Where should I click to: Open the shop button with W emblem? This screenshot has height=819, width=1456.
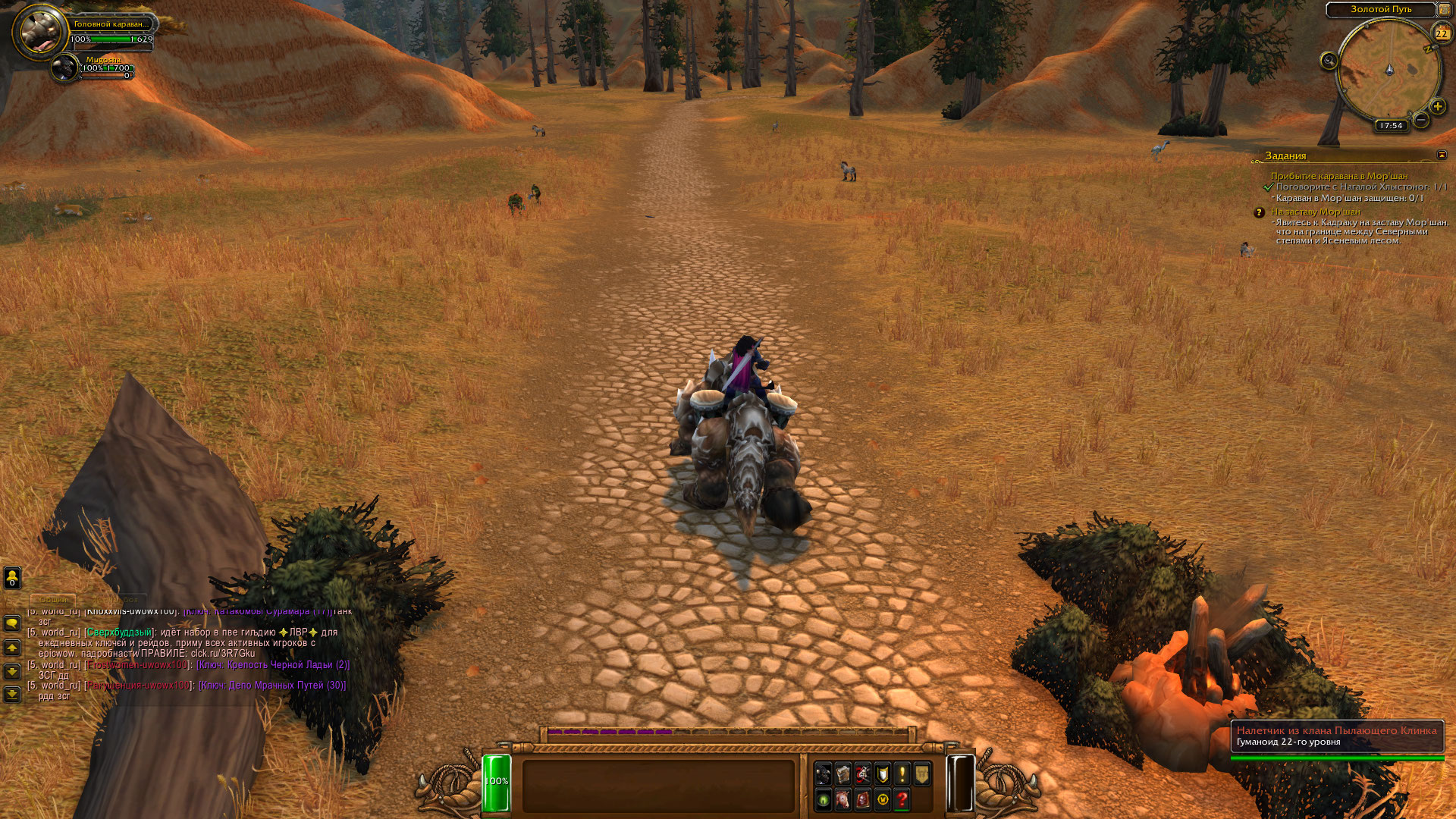tap(882, 799)
